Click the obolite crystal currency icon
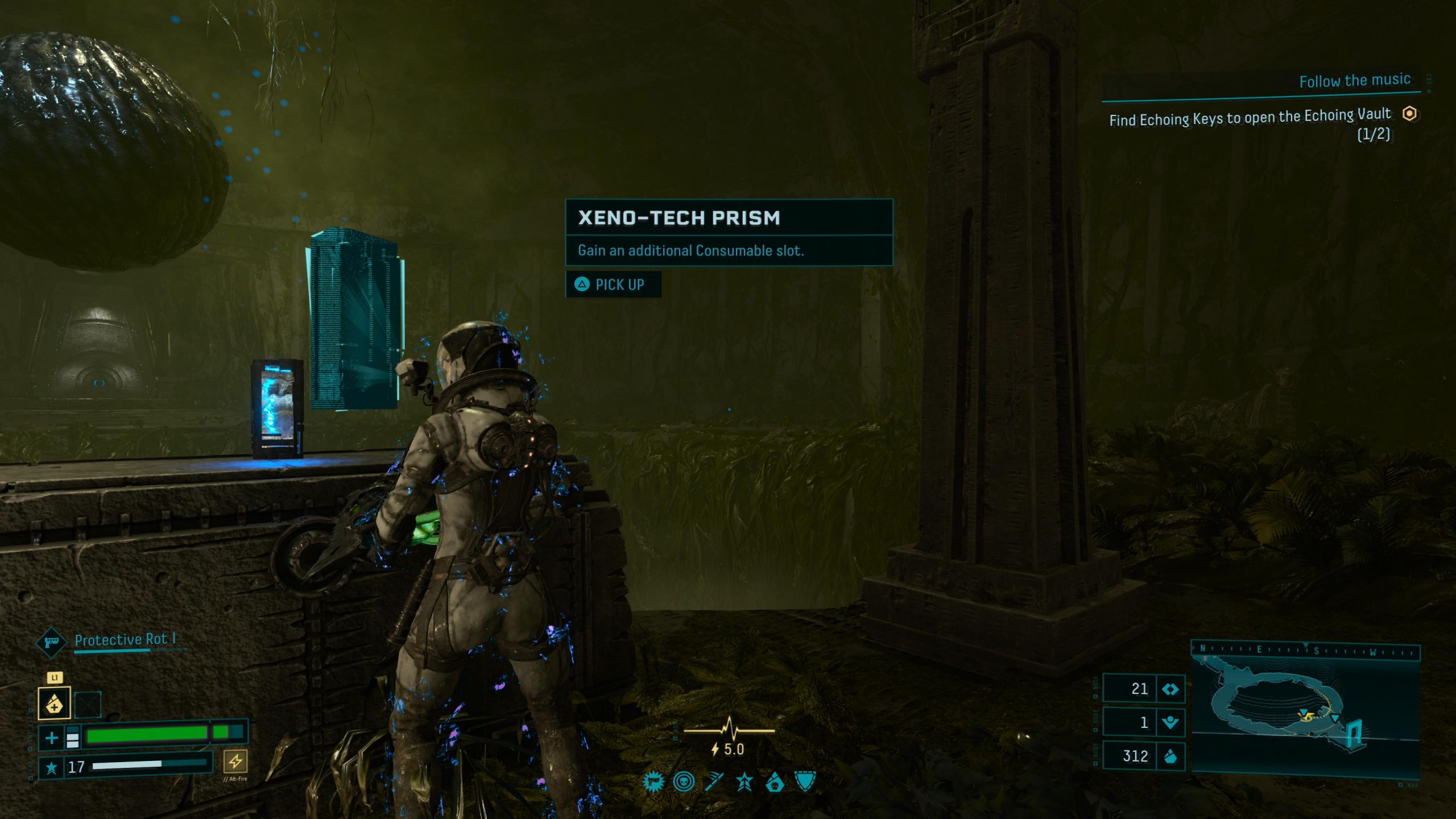Screen dimensions: 1456x819 pyautogui.click(x=1170, y=756)
